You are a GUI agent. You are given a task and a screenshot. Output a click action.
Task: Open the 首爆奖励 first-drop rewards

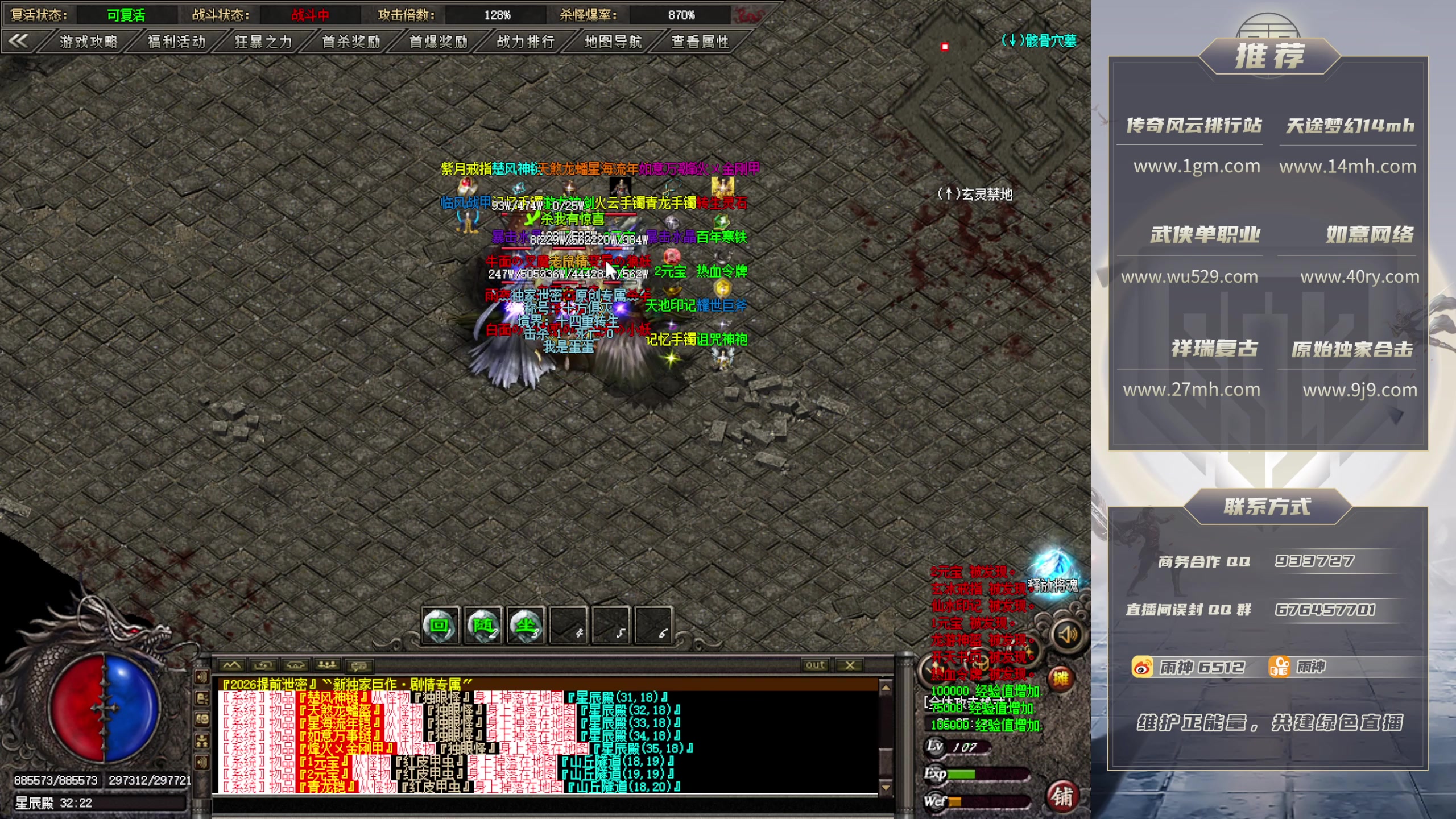tap(439, 42)
